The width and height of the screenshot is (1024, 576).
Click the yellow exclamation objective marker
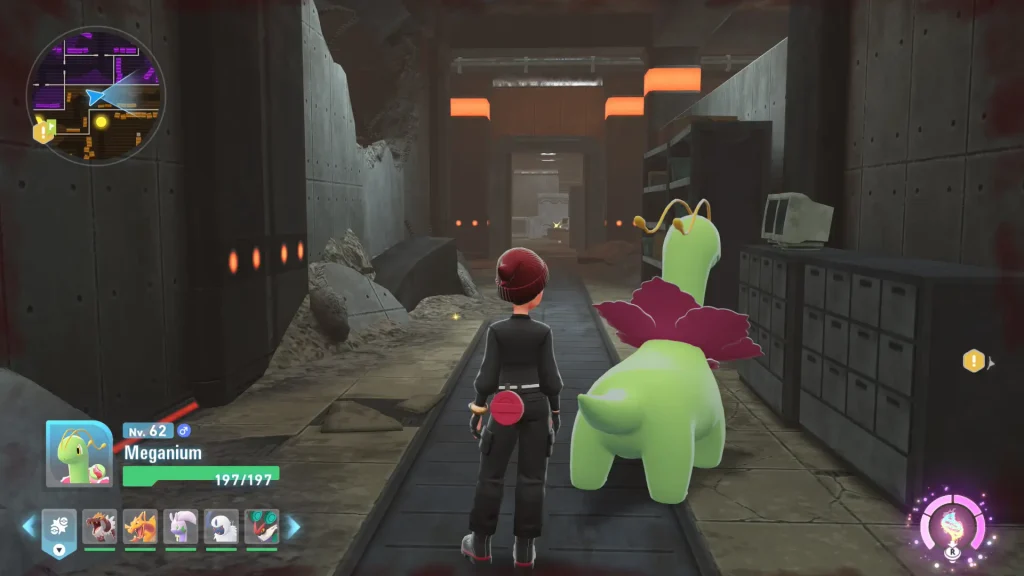point(973,361)
